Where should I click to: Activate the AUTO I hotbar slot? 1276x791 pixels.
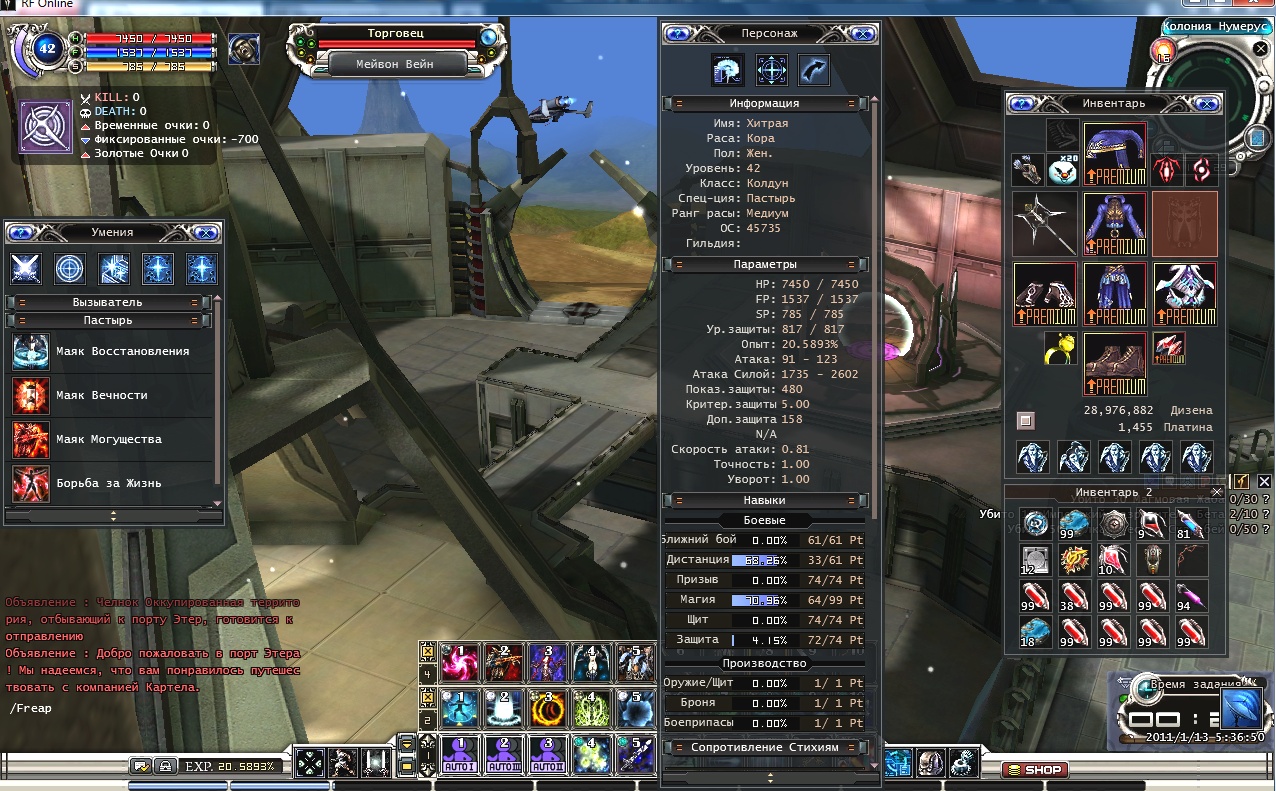pos(460,756)
